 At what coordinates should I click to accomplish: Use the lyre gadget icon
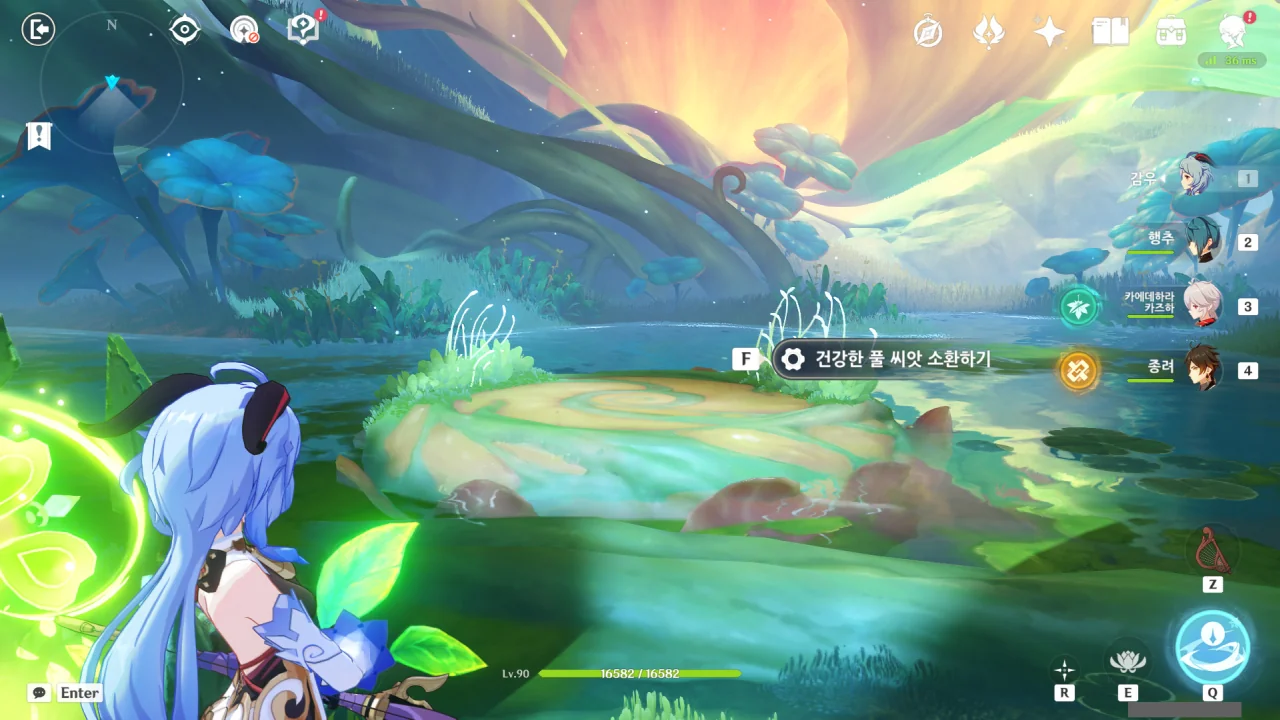click(x=1212, y=549)
